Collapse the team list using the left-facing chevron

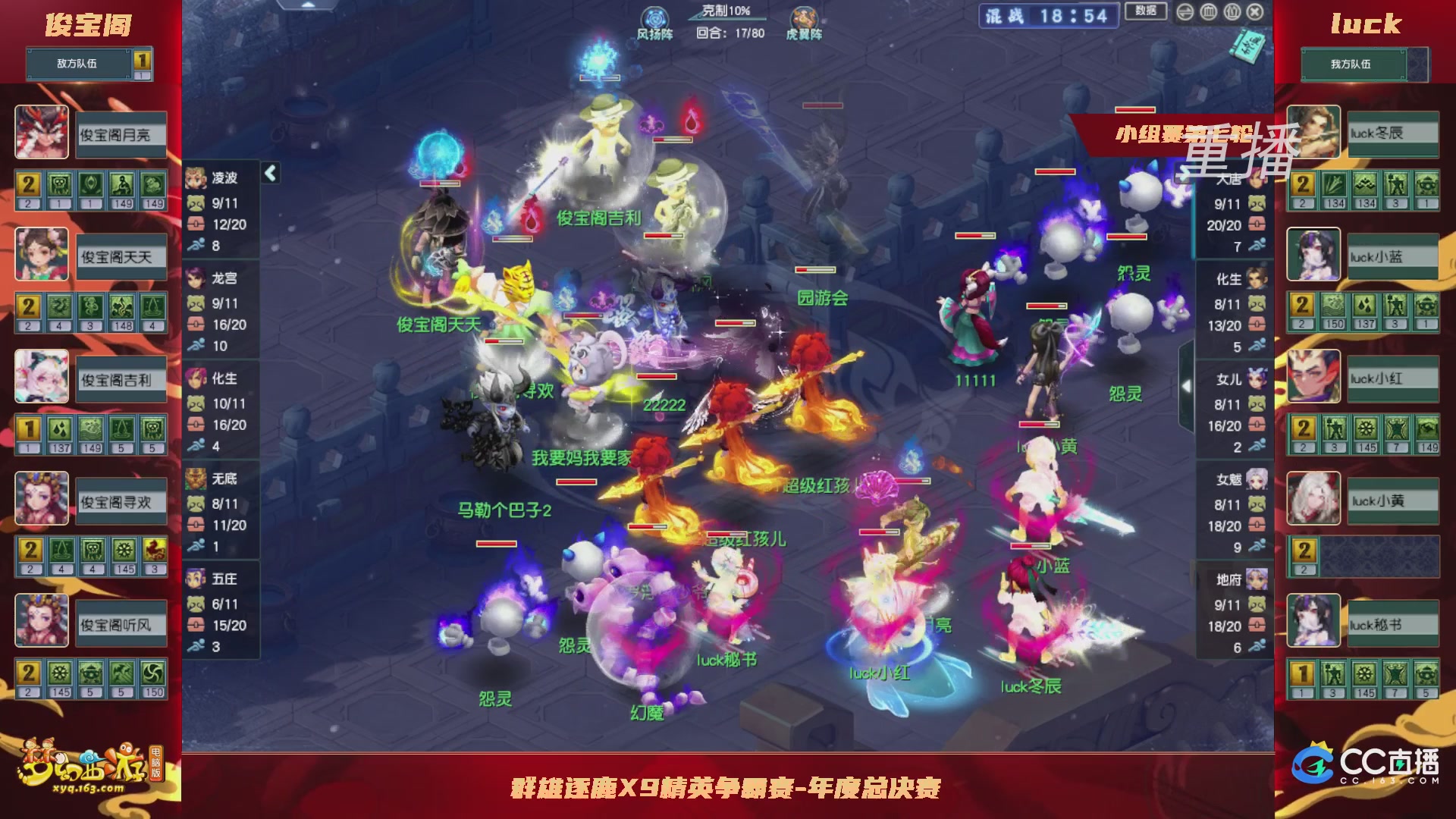[x=270, y=173]
